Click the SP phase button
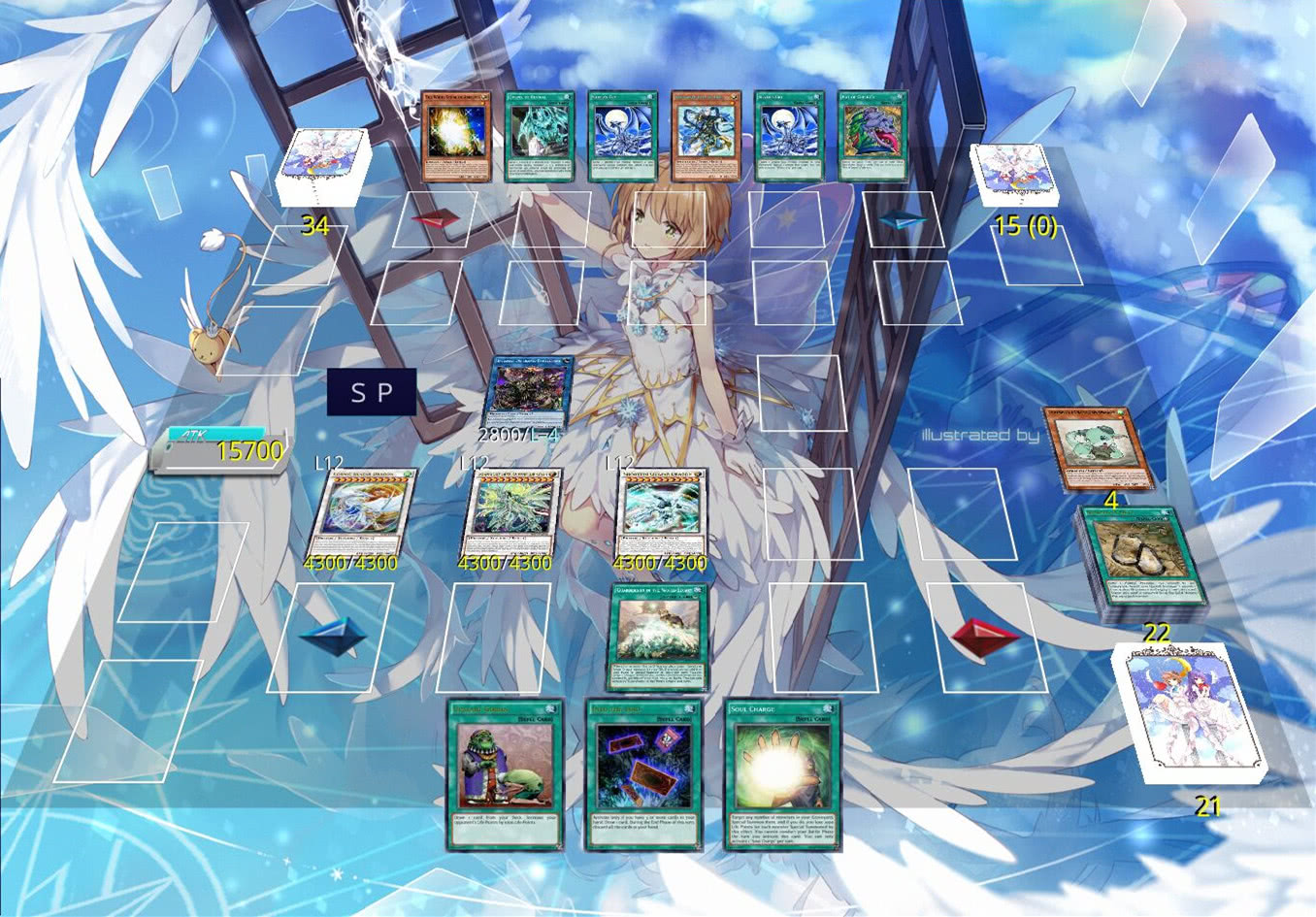Viewport: 1316px width, 917px height. (x=372, y=392)
